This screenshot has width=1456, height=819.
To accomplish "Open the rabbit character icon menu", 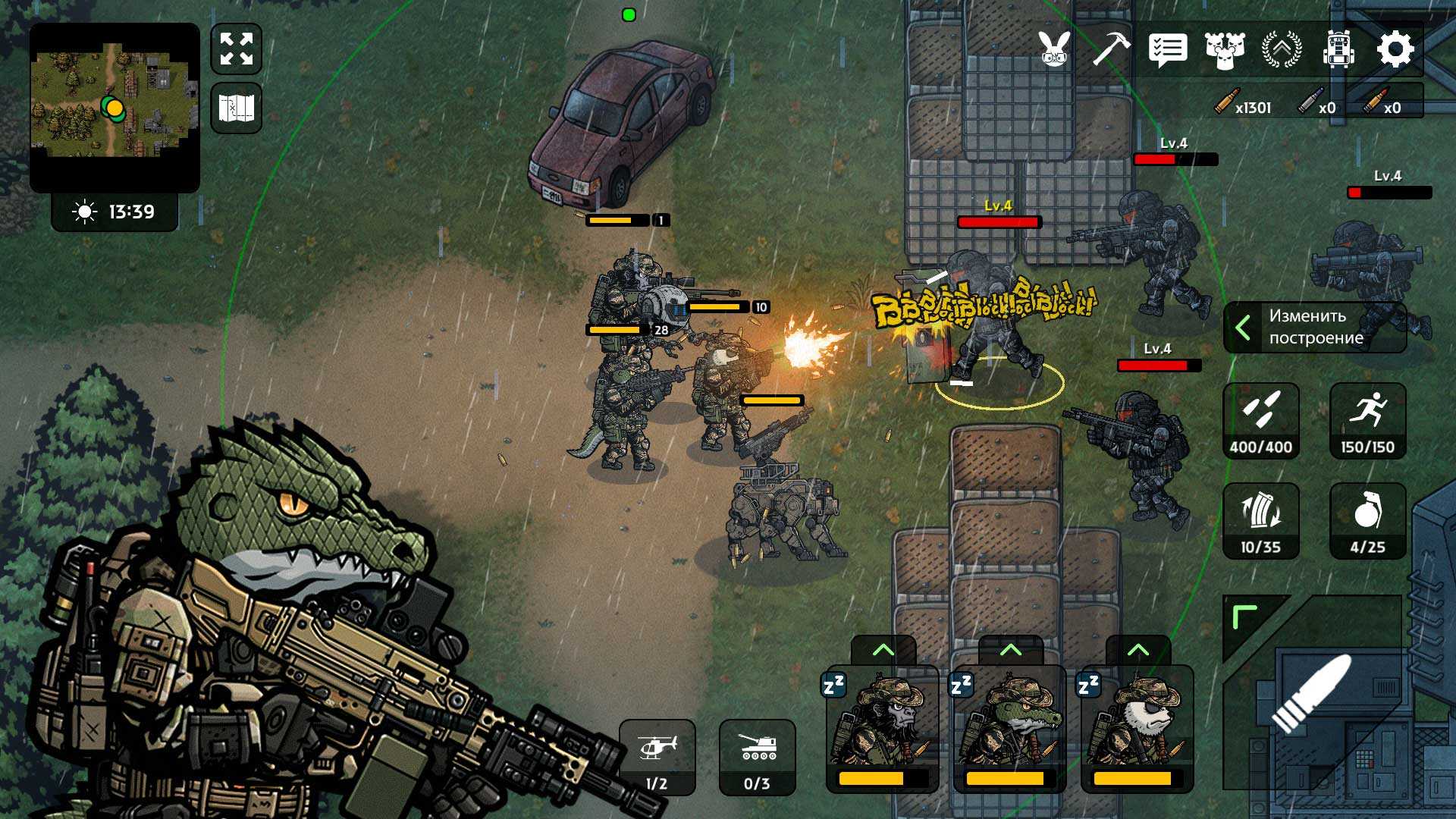I will pos(1055,49).
